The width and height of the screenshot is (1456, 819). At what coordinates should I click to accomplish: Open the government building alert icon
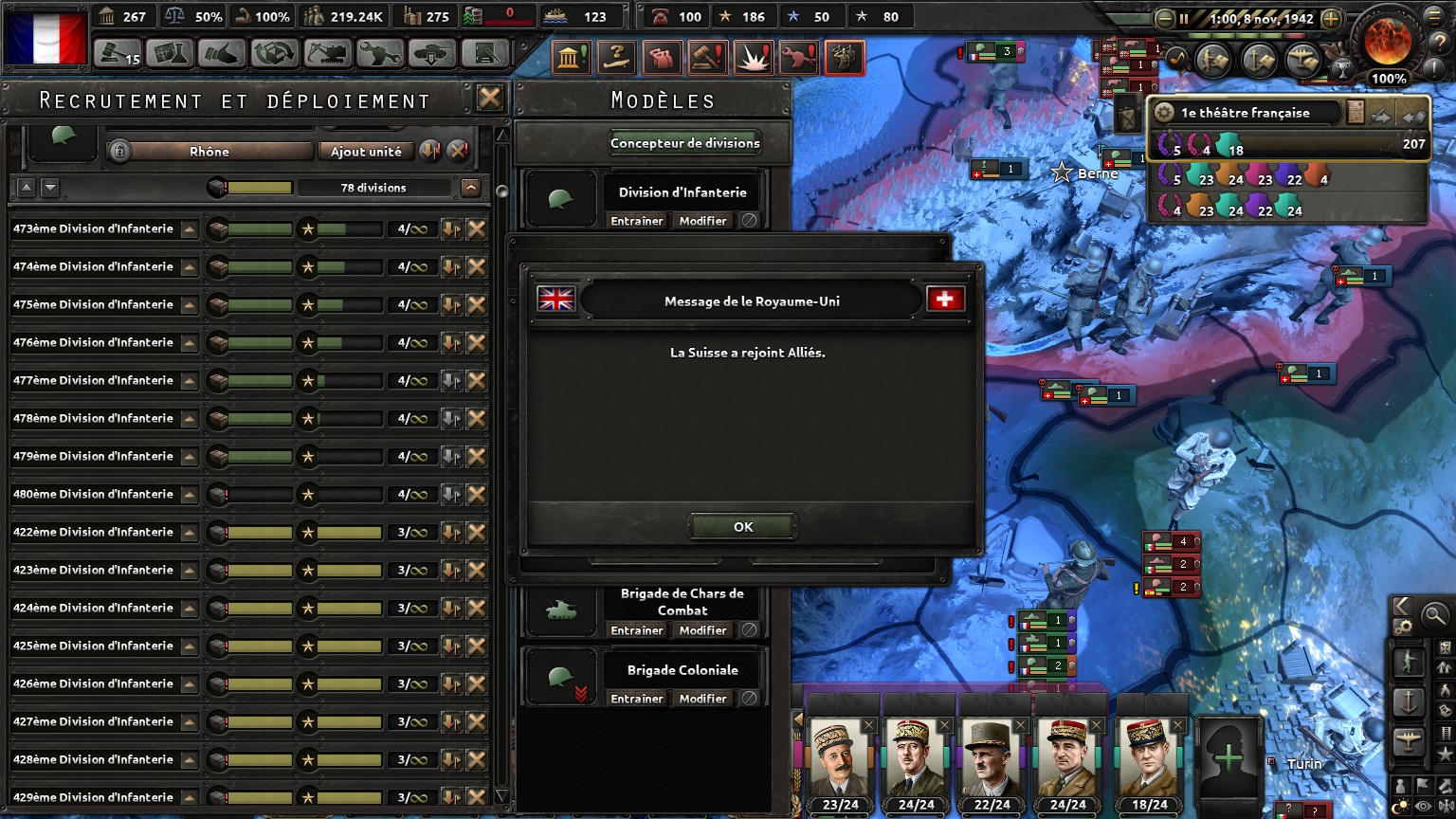(x=570, y=59)
